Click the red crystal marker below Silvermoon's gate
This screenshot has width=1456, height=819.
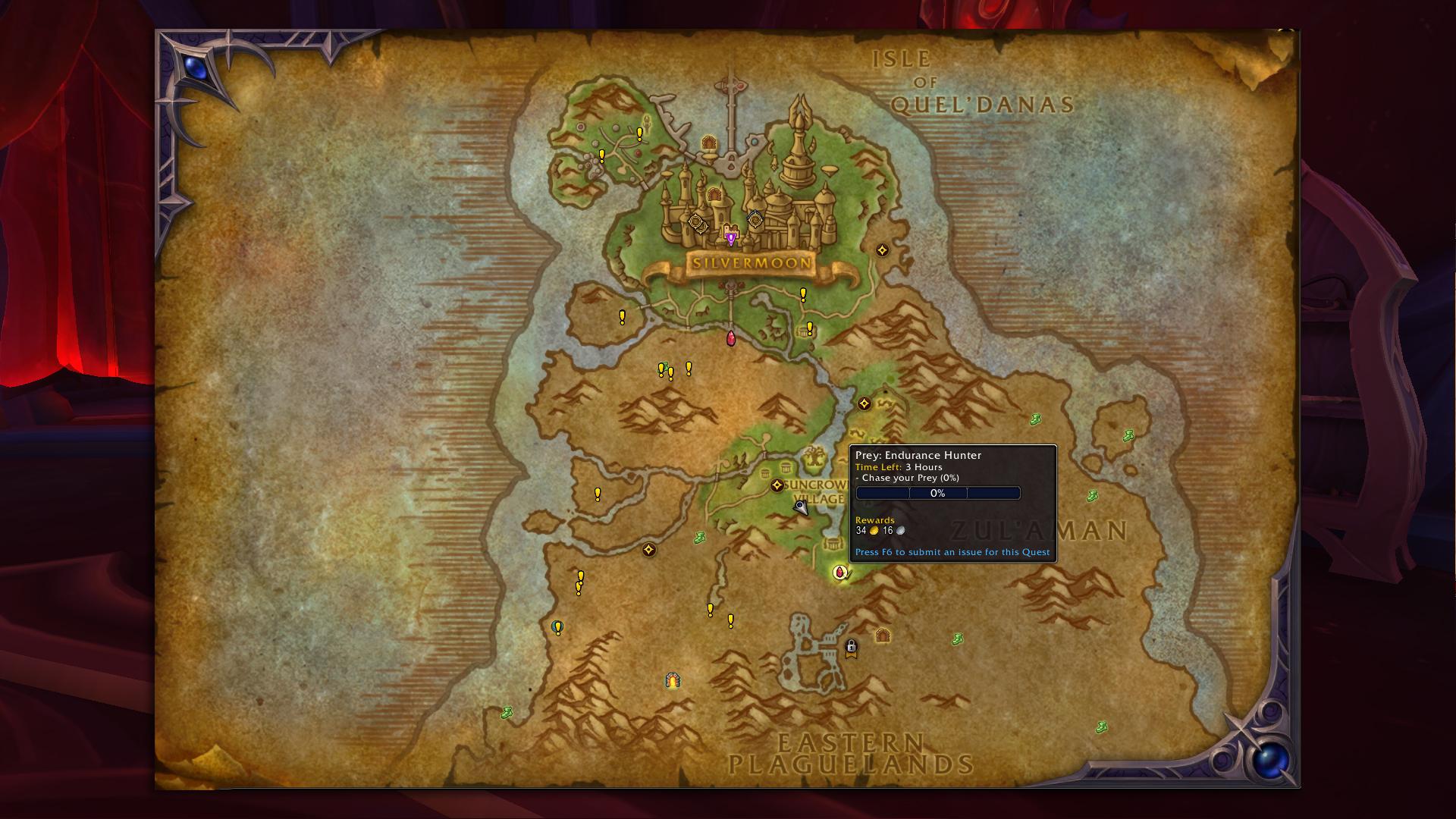pos(731,338)
